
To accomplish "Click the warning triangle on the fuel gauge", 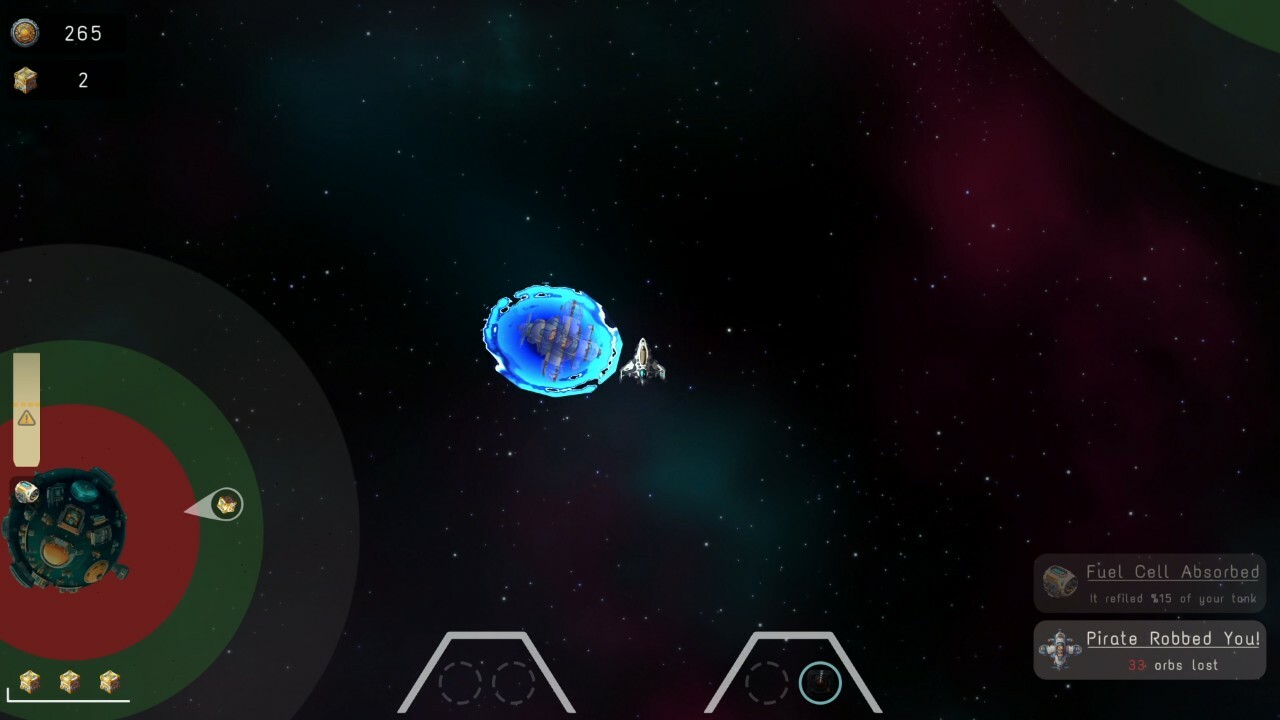I will coord(27,418).
